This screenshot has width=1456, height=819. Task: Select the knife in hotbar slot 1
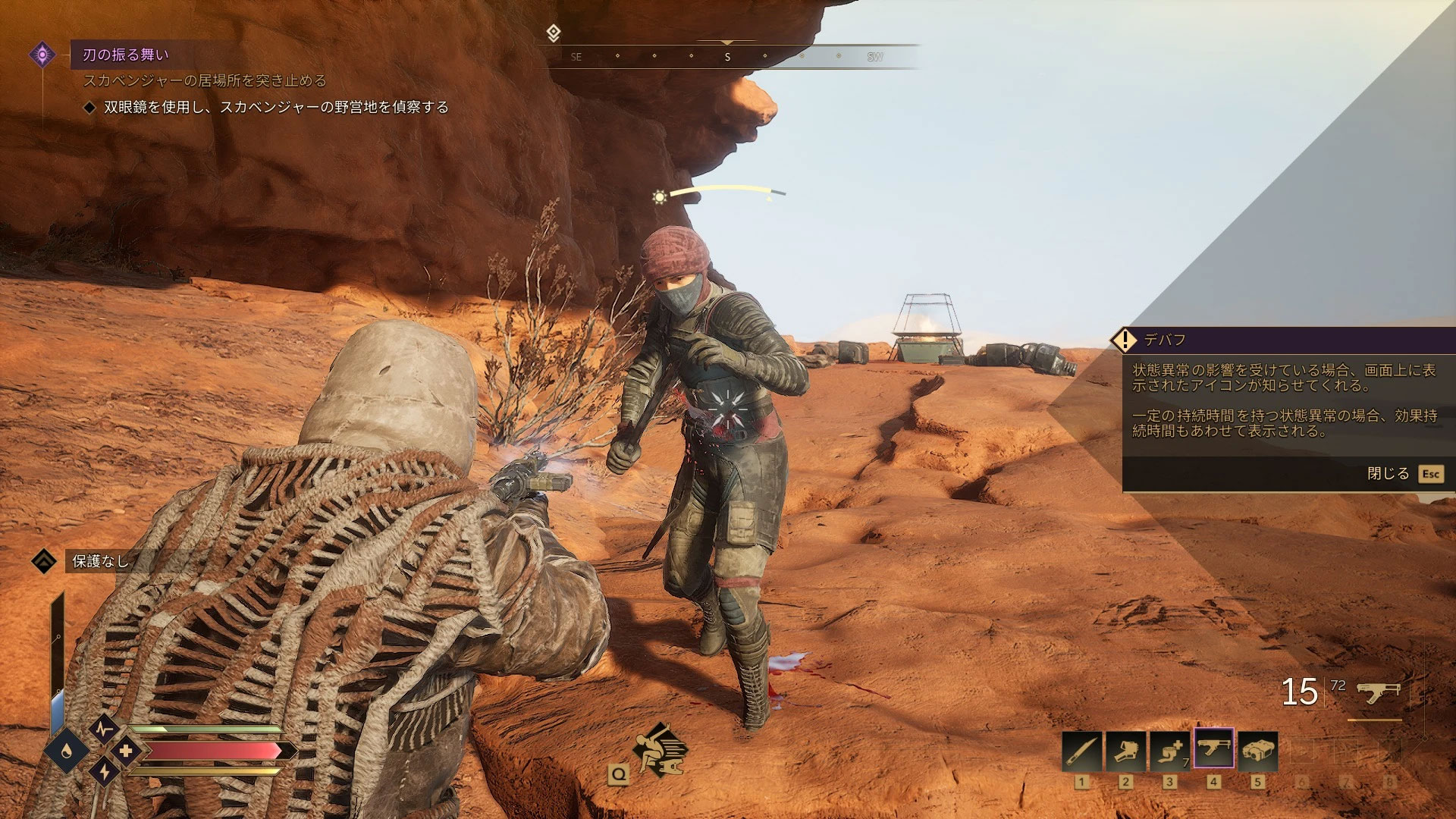coord(1081,751)
